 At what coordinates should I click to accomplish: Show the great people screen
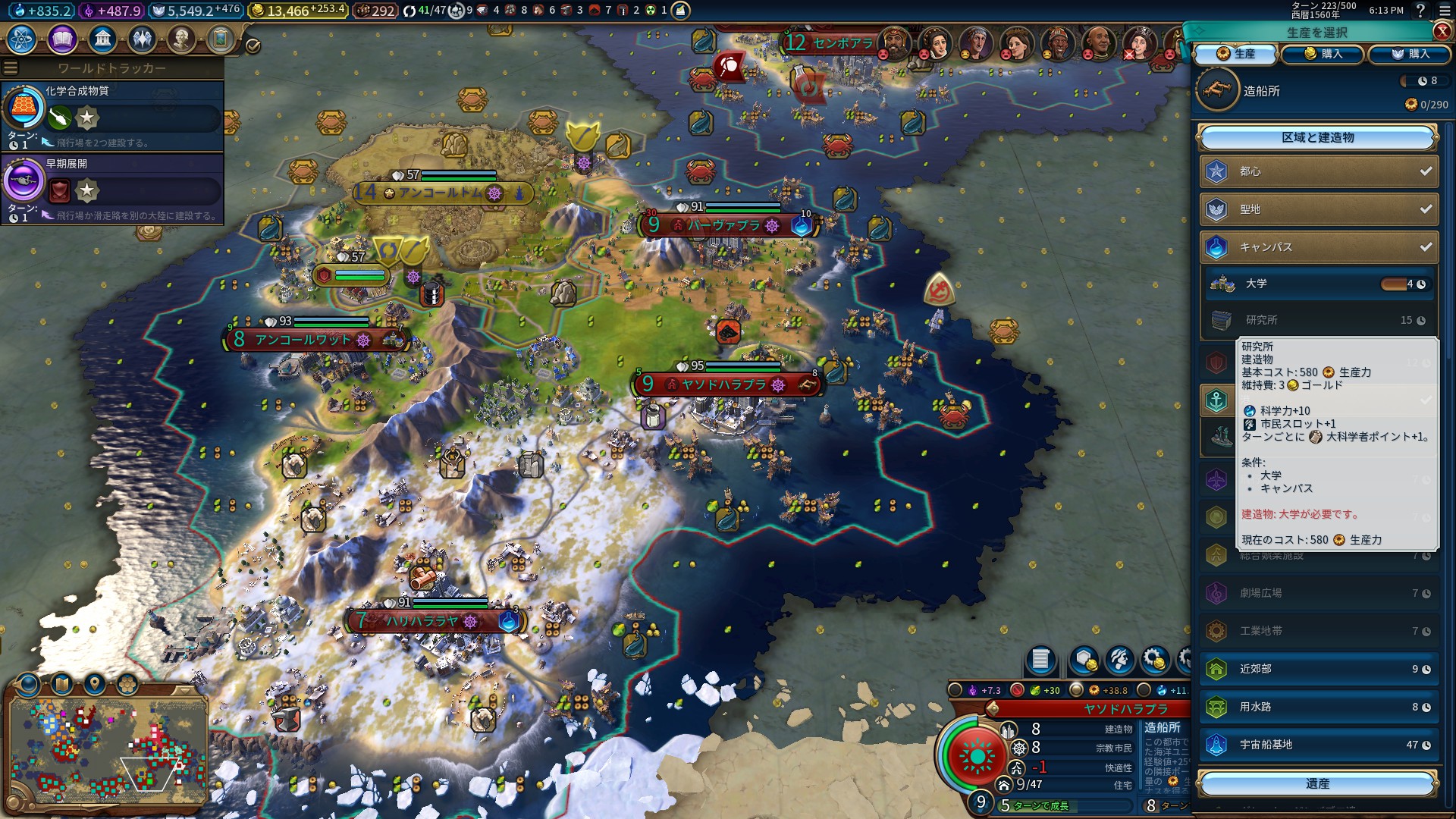pyautogui.click(x=181, y=39)
